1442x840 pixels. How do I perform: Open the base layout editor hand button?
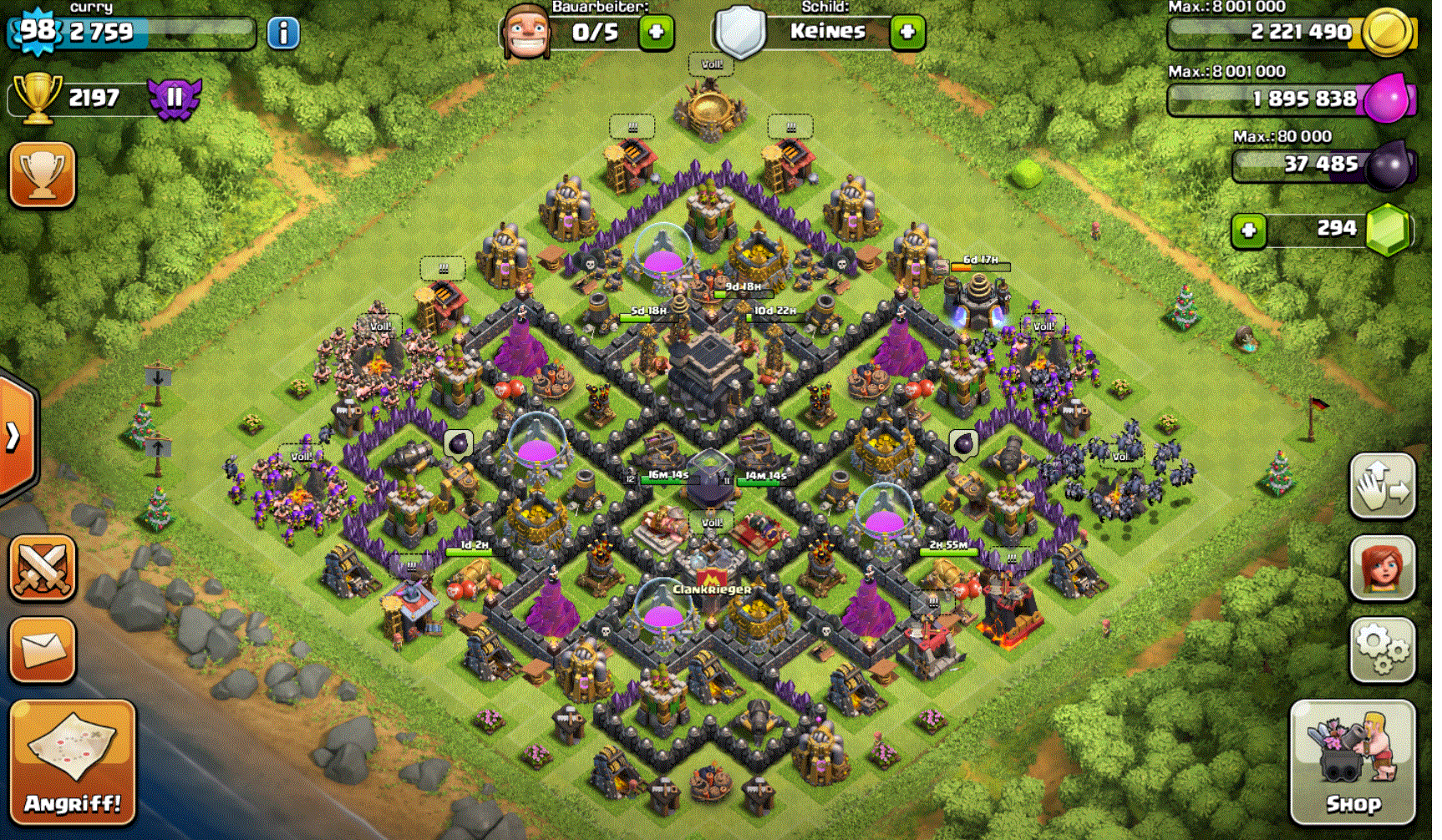click(1382, 485)
